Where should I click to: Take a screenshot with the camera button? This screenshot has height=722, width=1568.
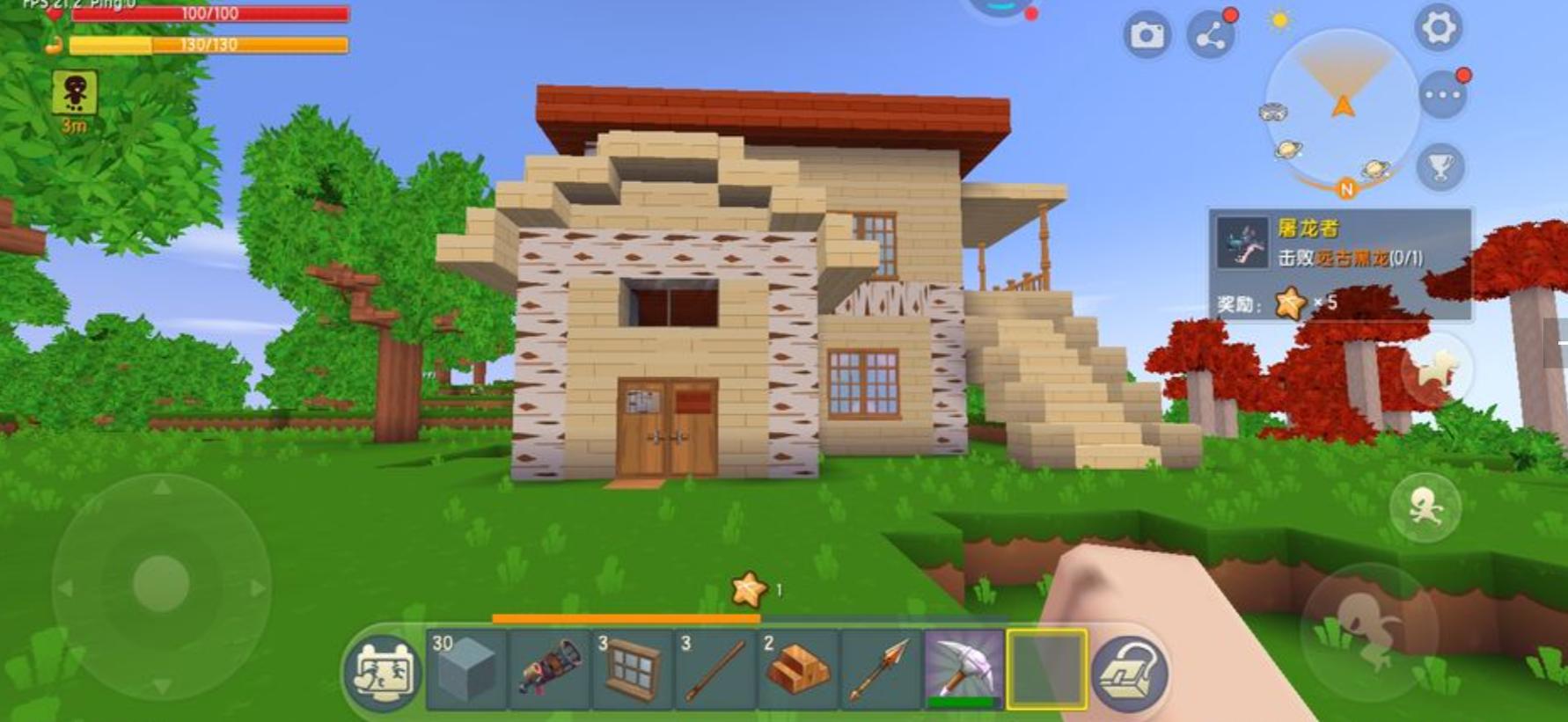[1146, 35]
